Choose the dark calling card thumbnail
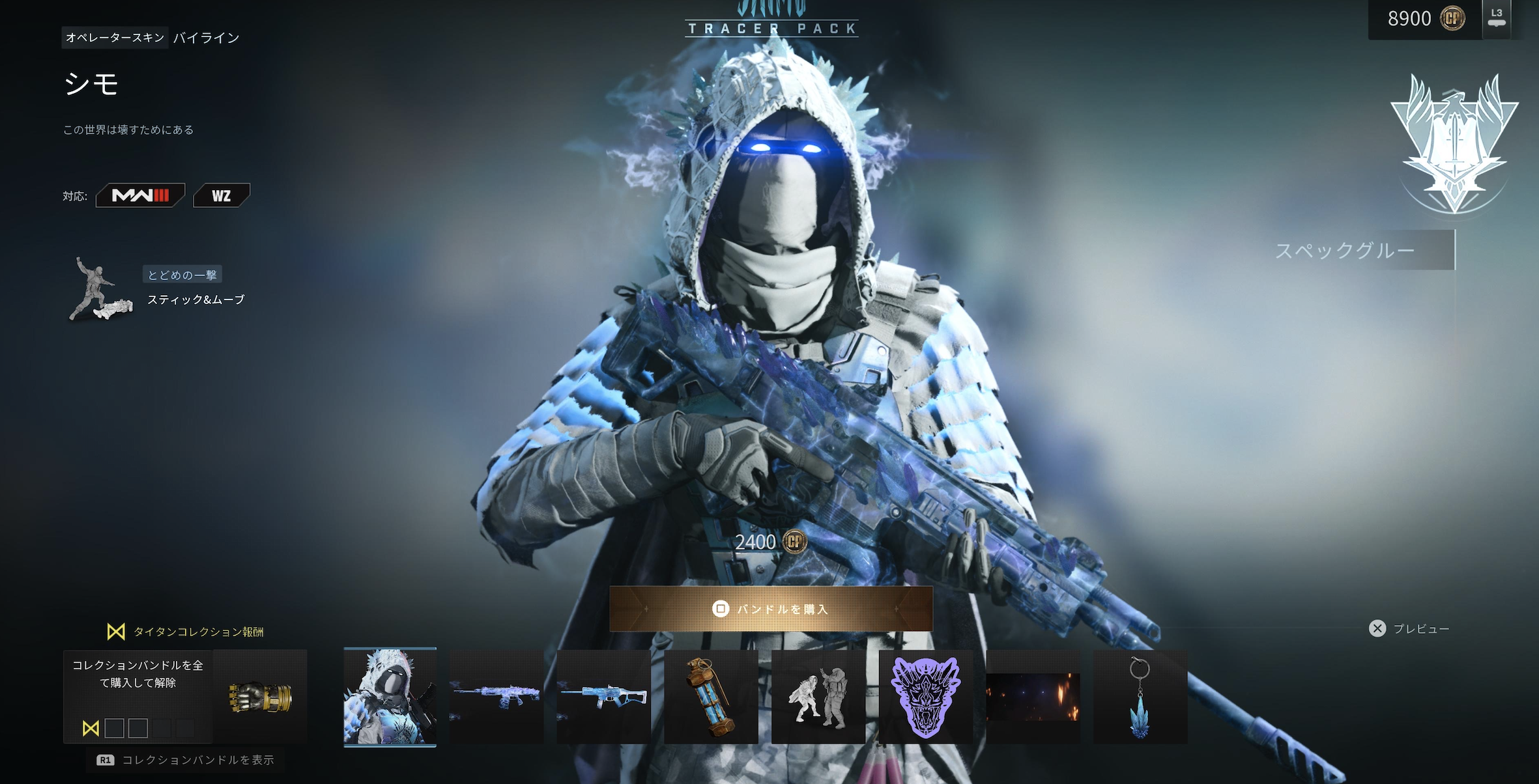This screenshot has width=1539, height=784. [x=1033, y=696]
